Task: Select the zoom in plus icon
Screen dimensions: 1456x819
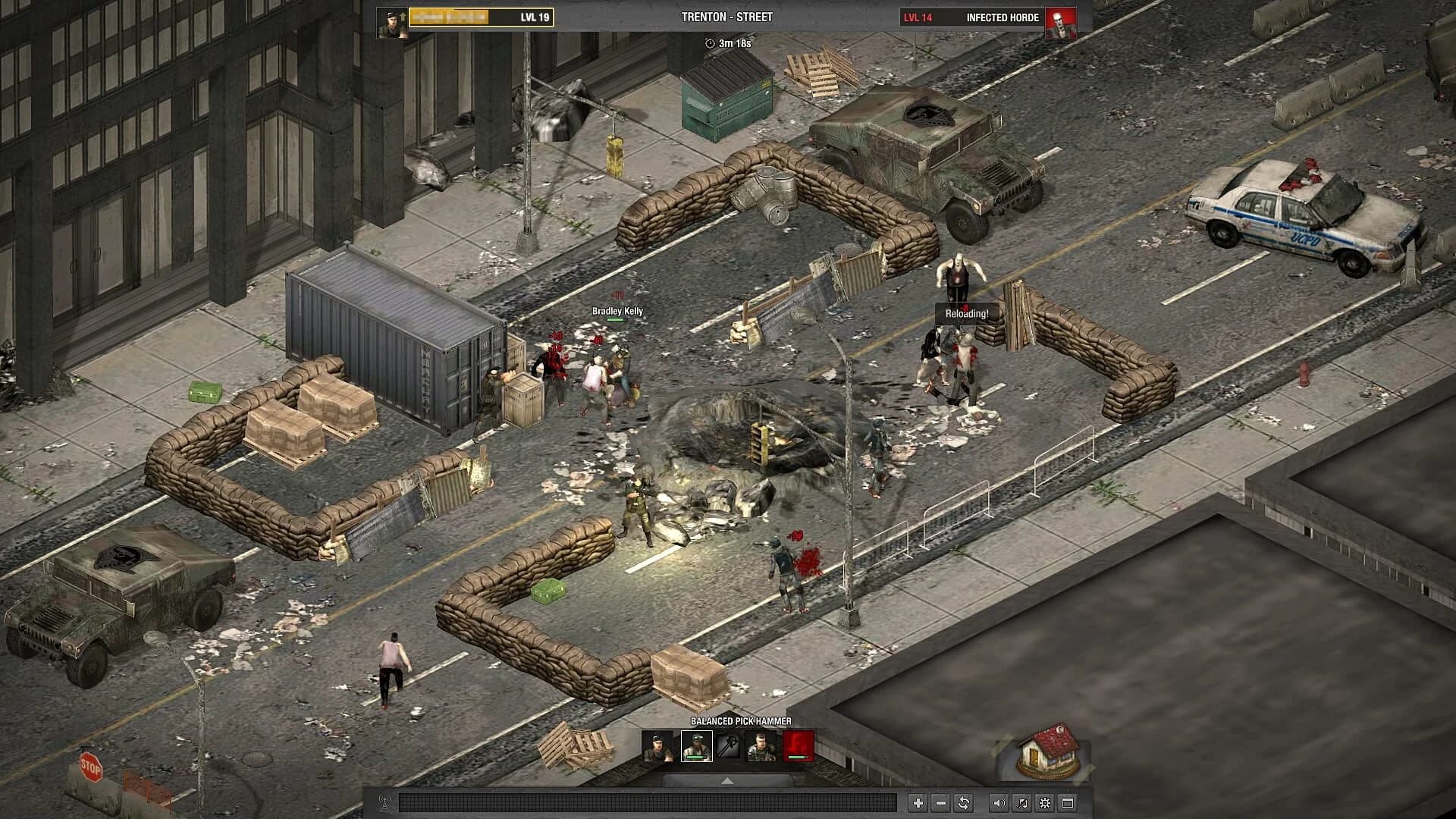Action: [x=918, y=803]
